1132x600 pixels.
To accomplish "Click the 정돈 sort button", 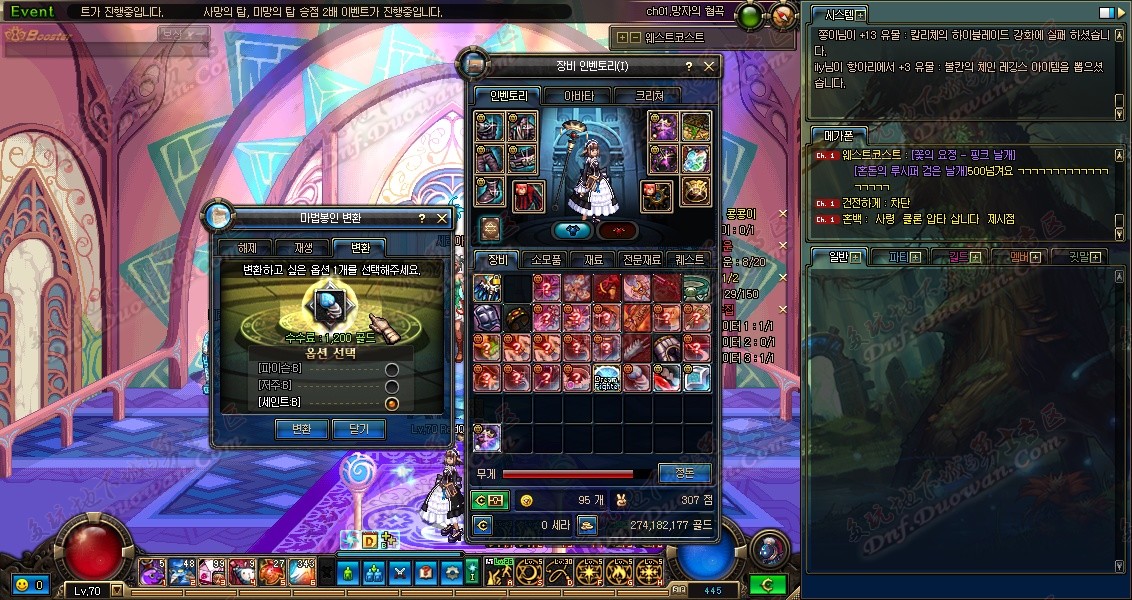I will 685,473.
